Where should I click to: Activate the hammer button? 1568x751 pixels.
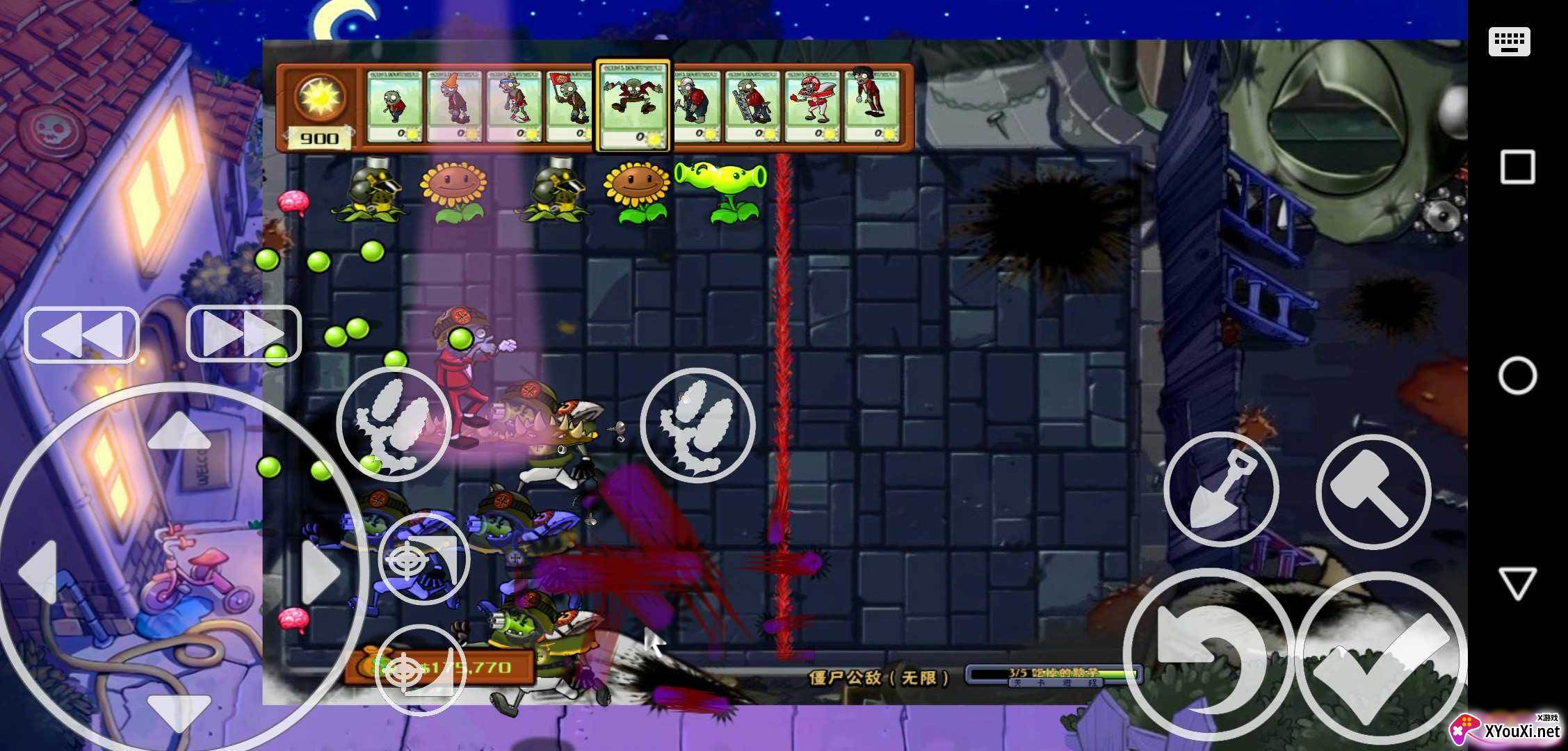(x=1373, y=491)
